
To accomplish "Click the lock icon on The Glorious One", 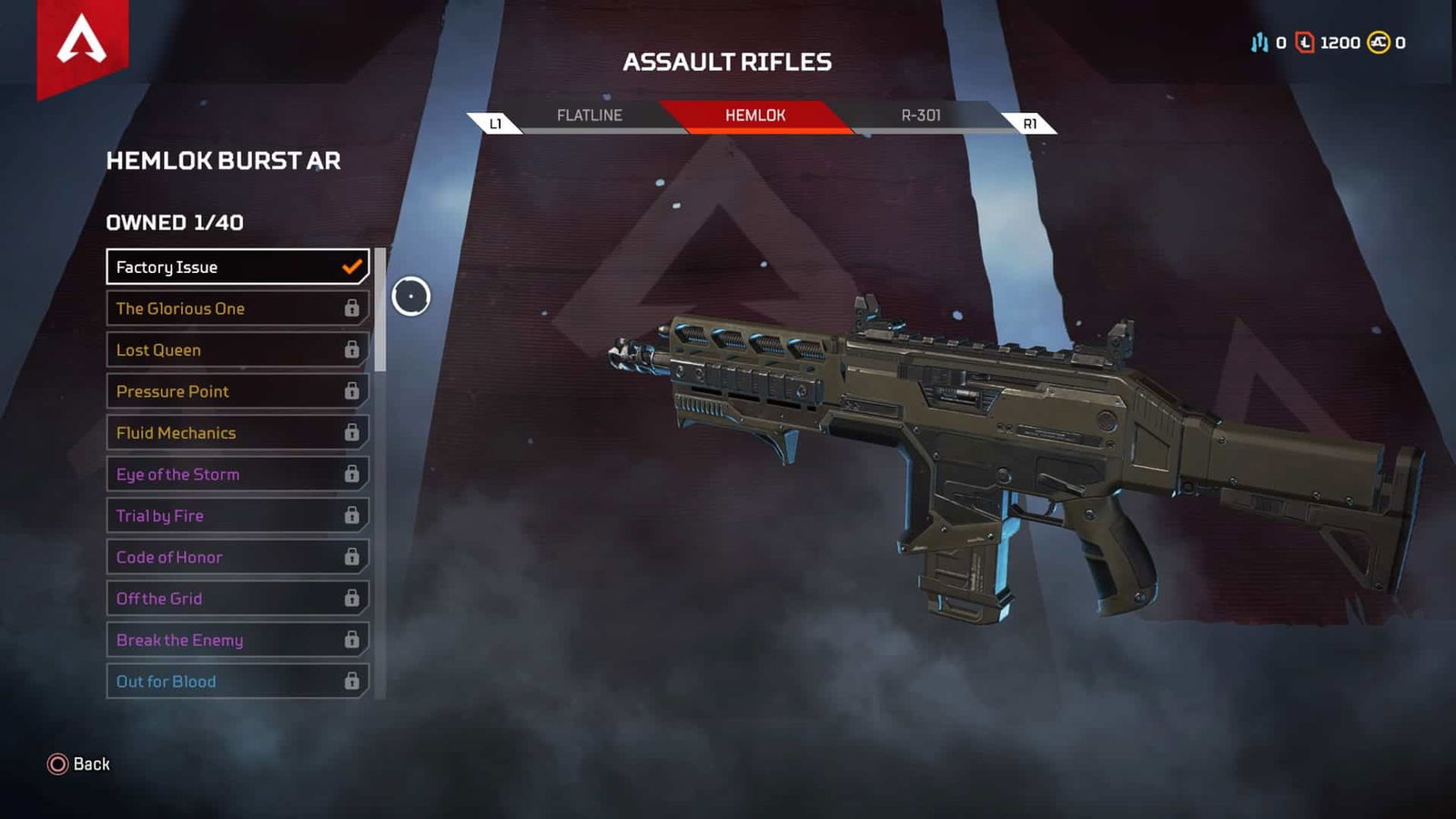I will click(353, 308).
